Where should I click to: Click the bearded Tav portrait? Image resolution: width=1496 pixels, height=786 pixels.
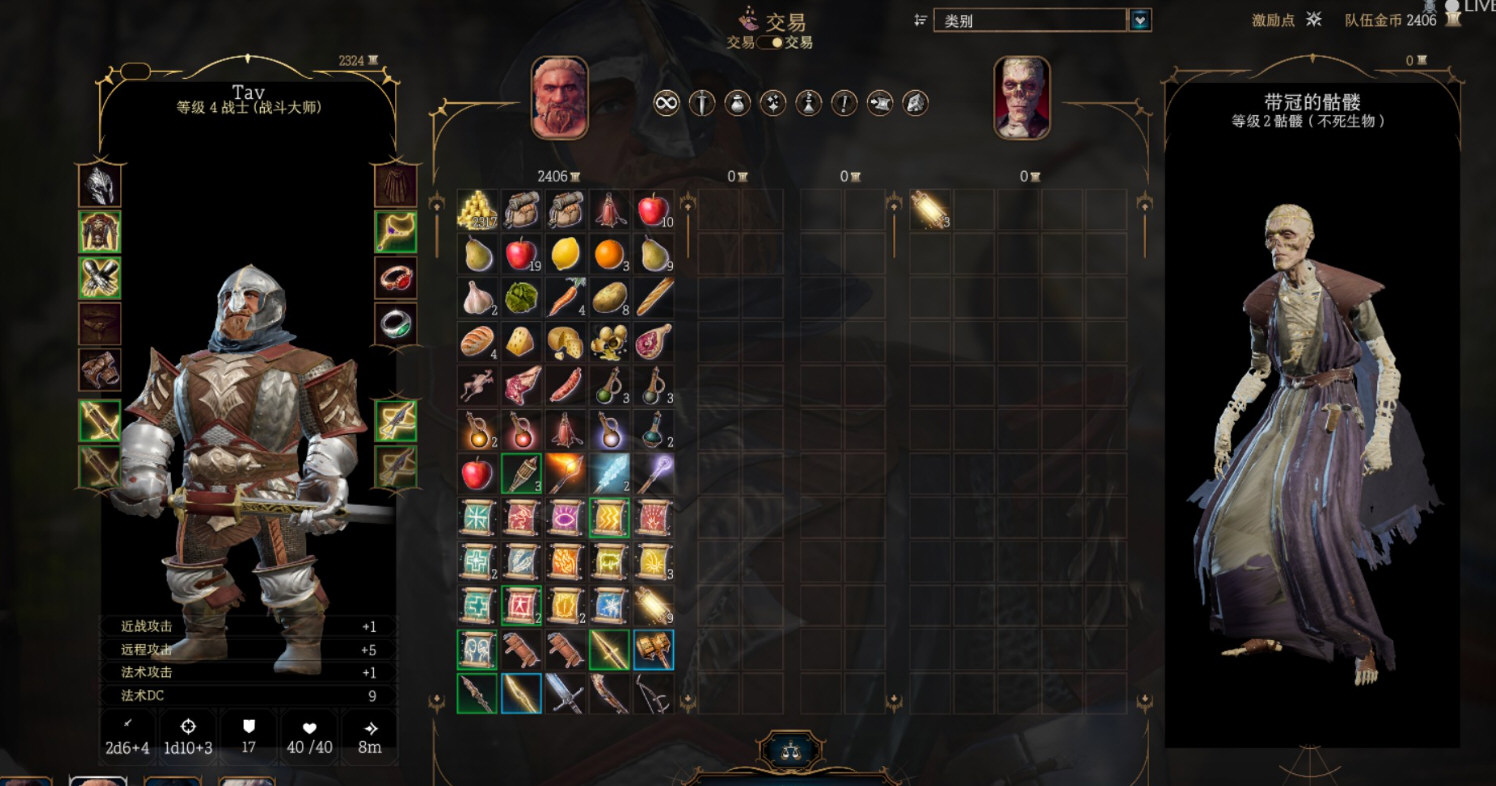pos(560,98)
